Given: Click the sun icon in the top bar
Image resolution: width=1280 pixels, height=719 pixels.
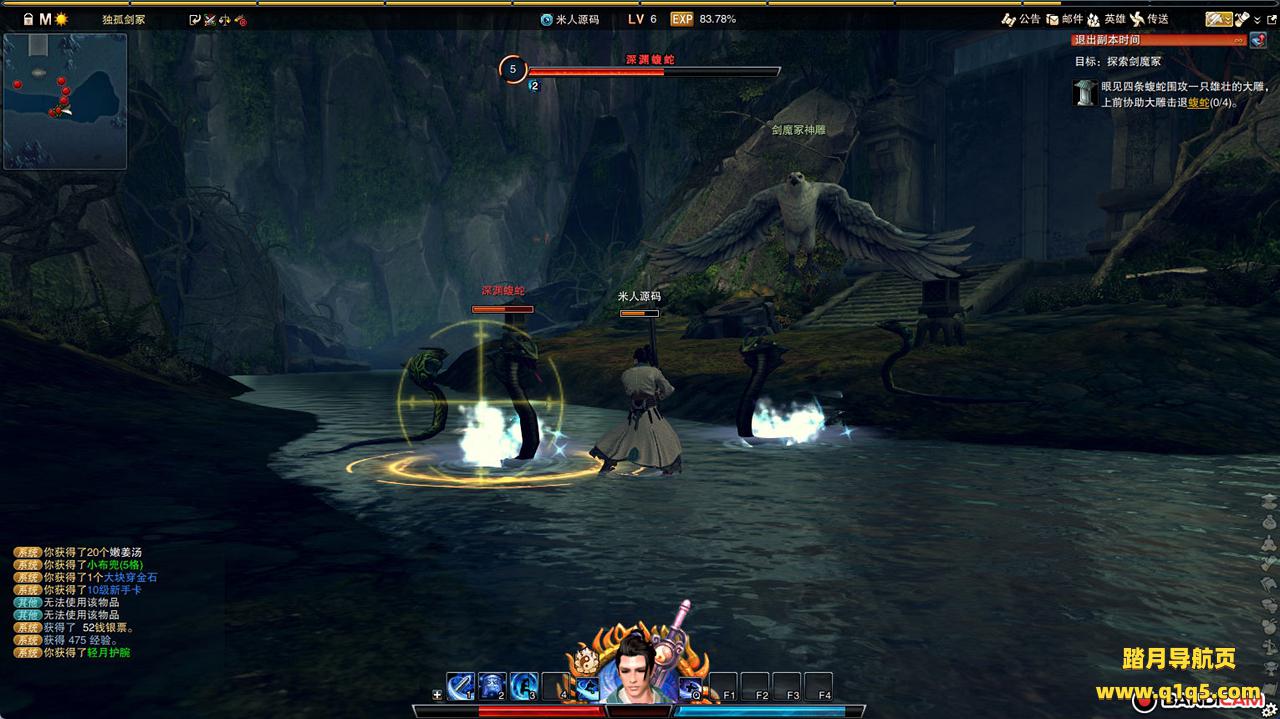Looking at the screenshot, I should pyautogui.click(x=61, y=19).
